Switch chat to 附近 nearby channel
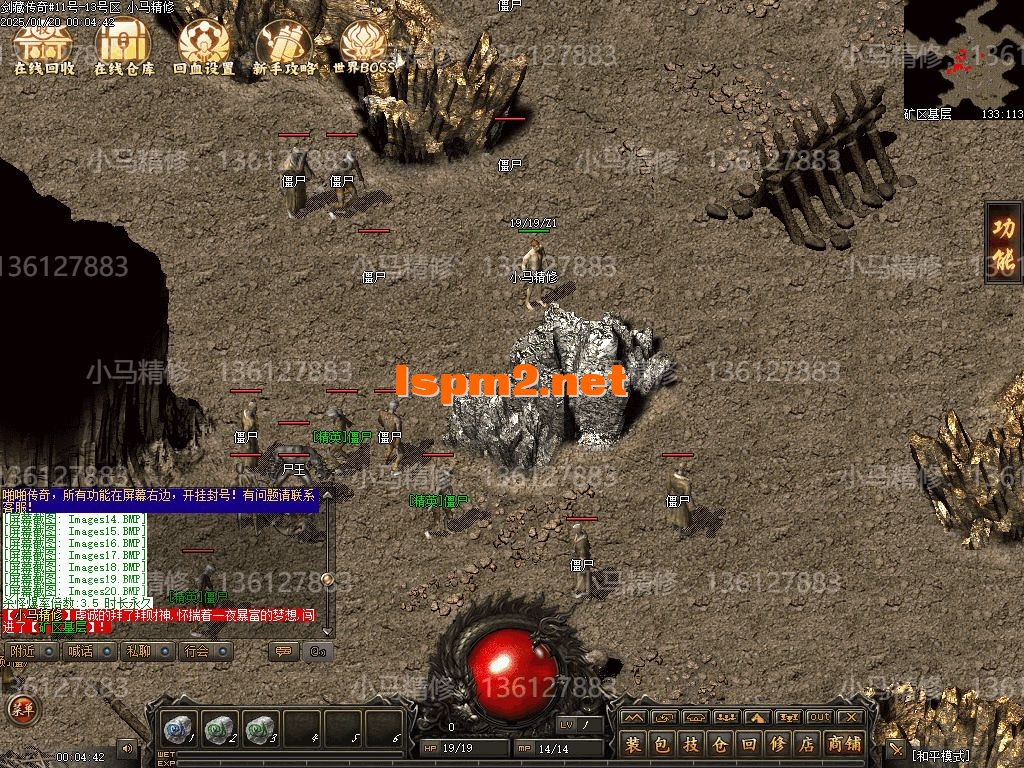 pyautogui.click(x=24, y=651)
